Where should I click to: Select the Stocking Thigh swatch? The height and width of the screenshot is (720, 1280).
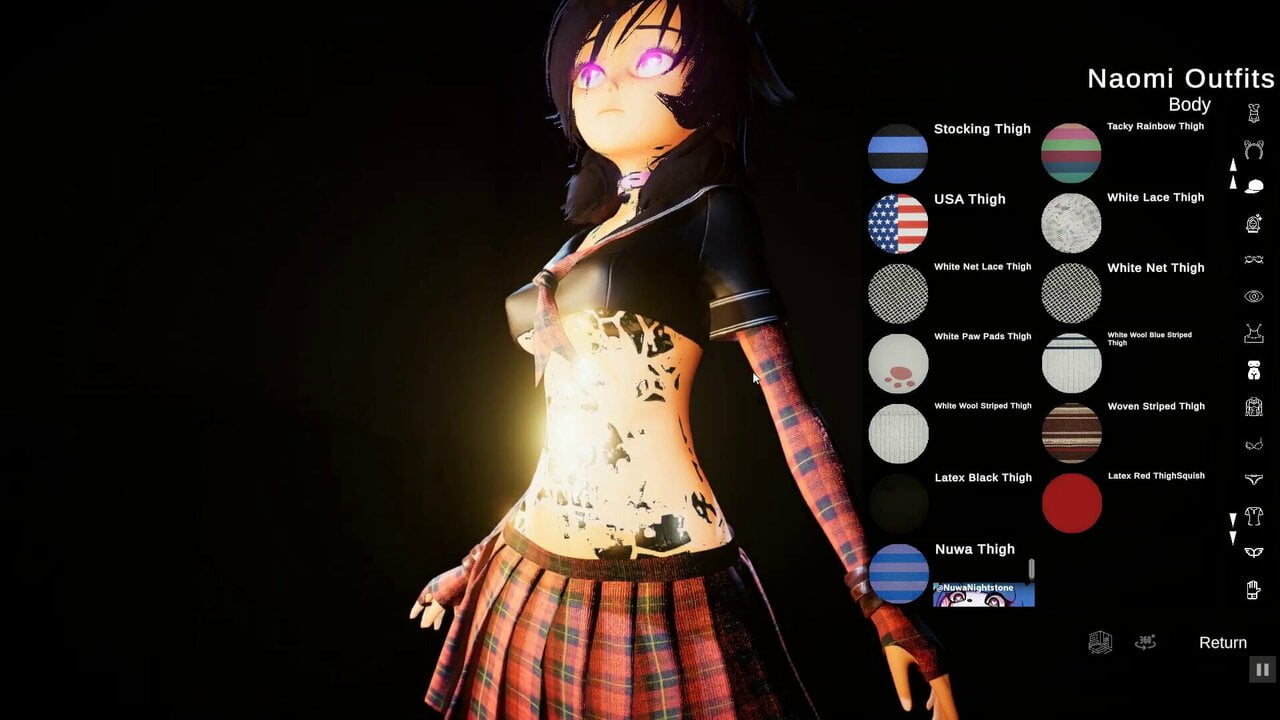coord(898,154)
